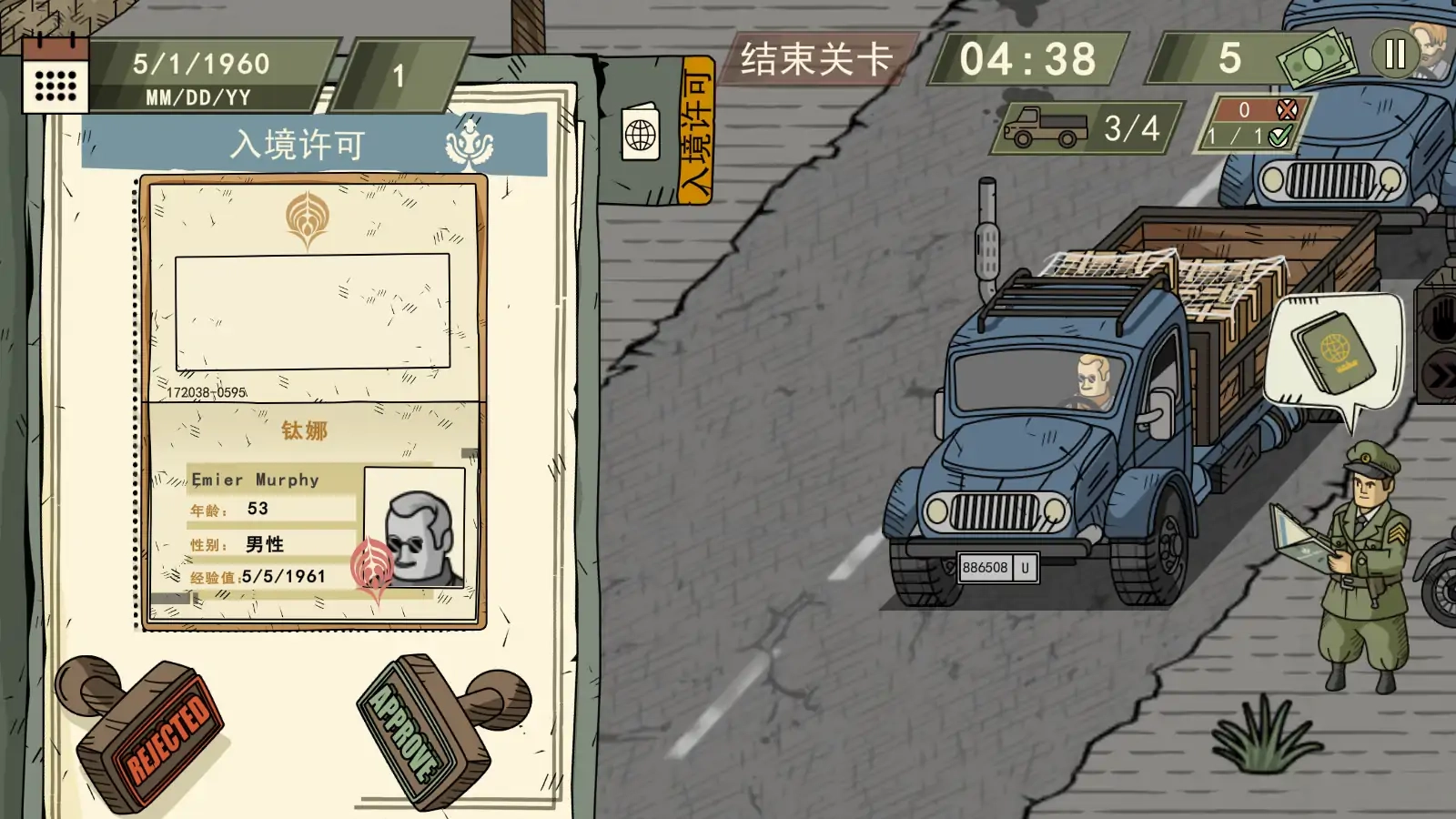This screenshot has height=819, width=1456.
Task: Click the truck icon beside the 3/4 counter
Action: pos(1045,128)
